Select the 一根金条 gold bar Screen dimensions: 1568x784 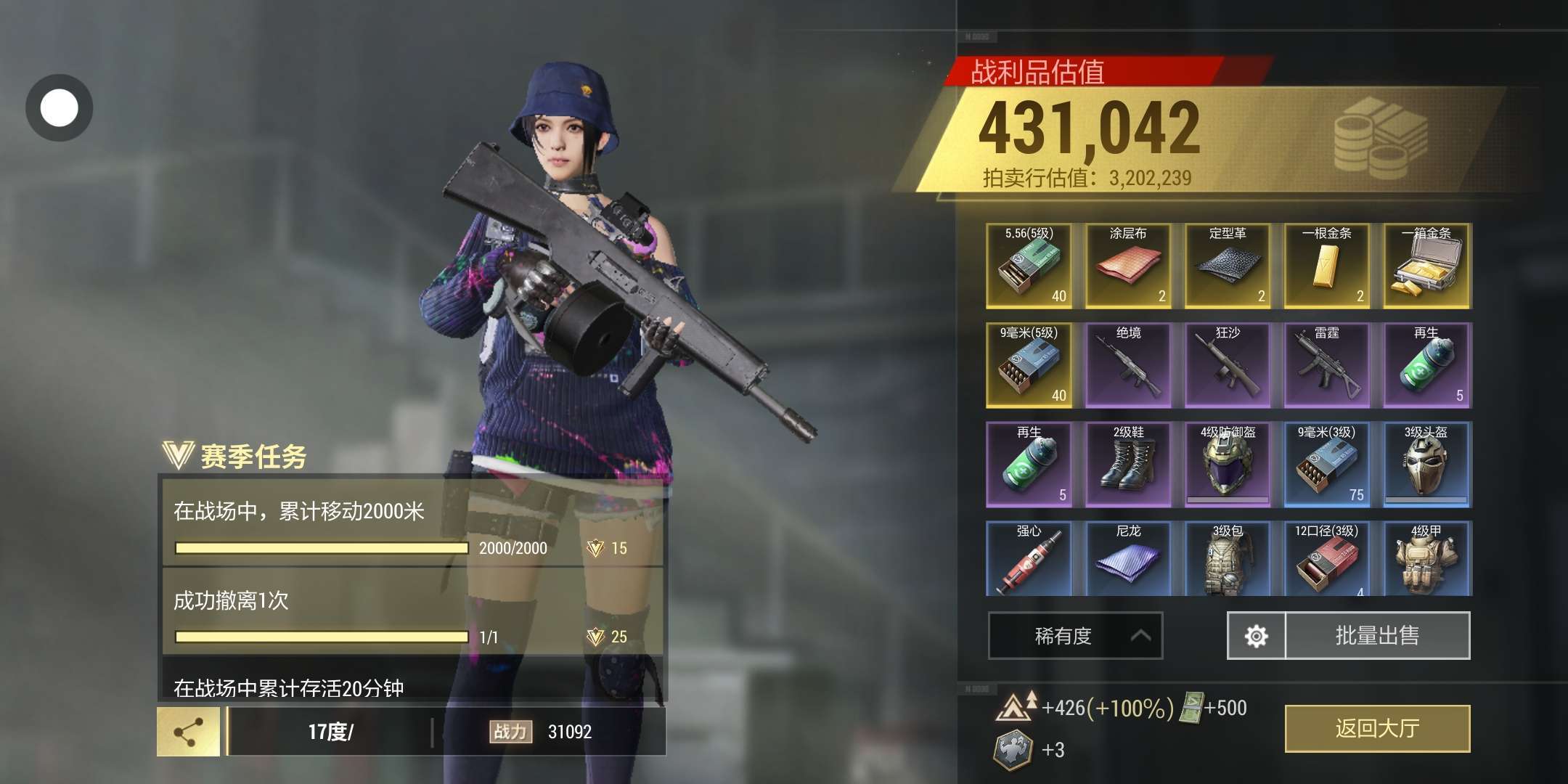1326,266
